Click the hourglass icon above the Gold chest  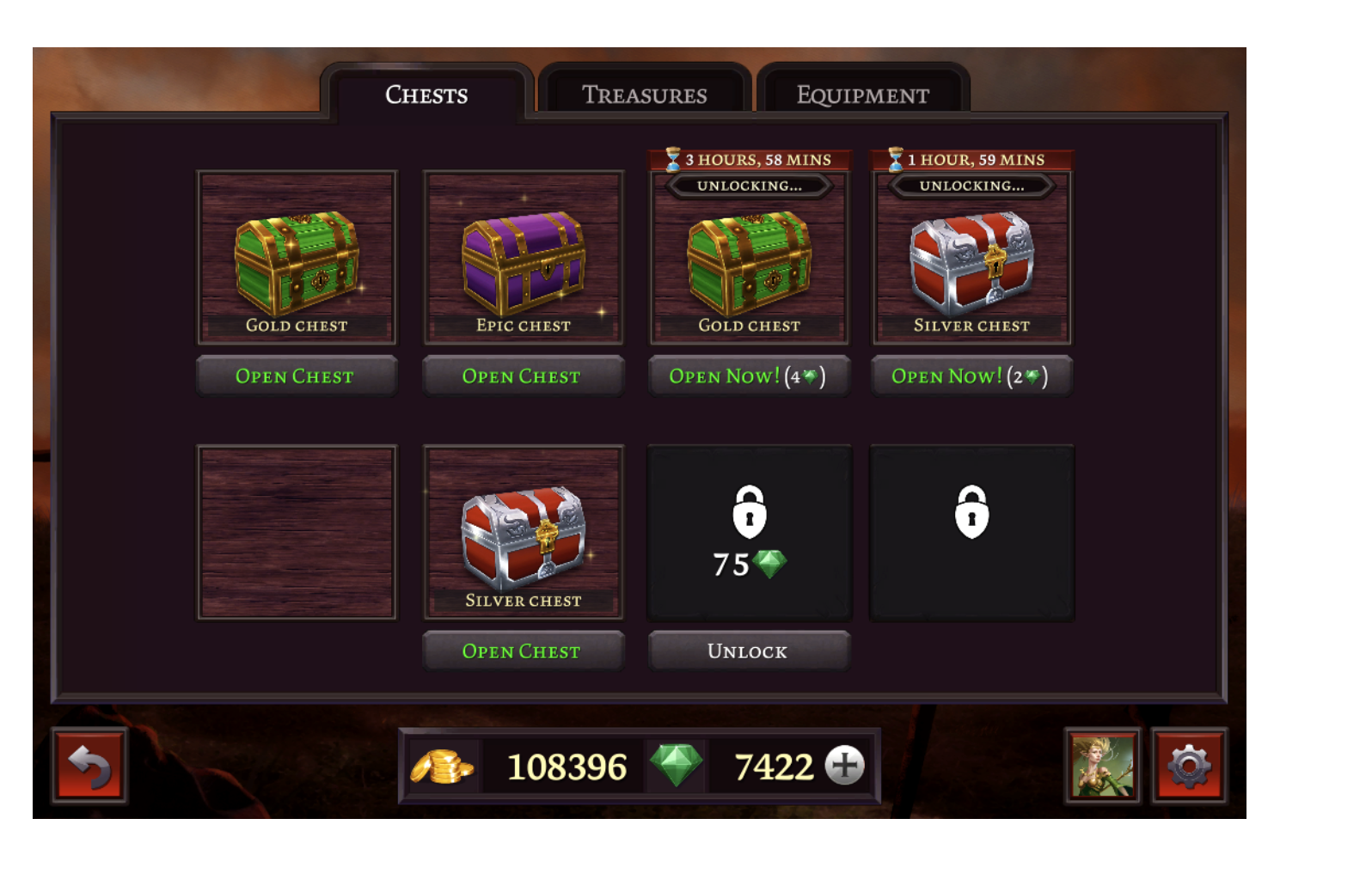coord(671,158)
